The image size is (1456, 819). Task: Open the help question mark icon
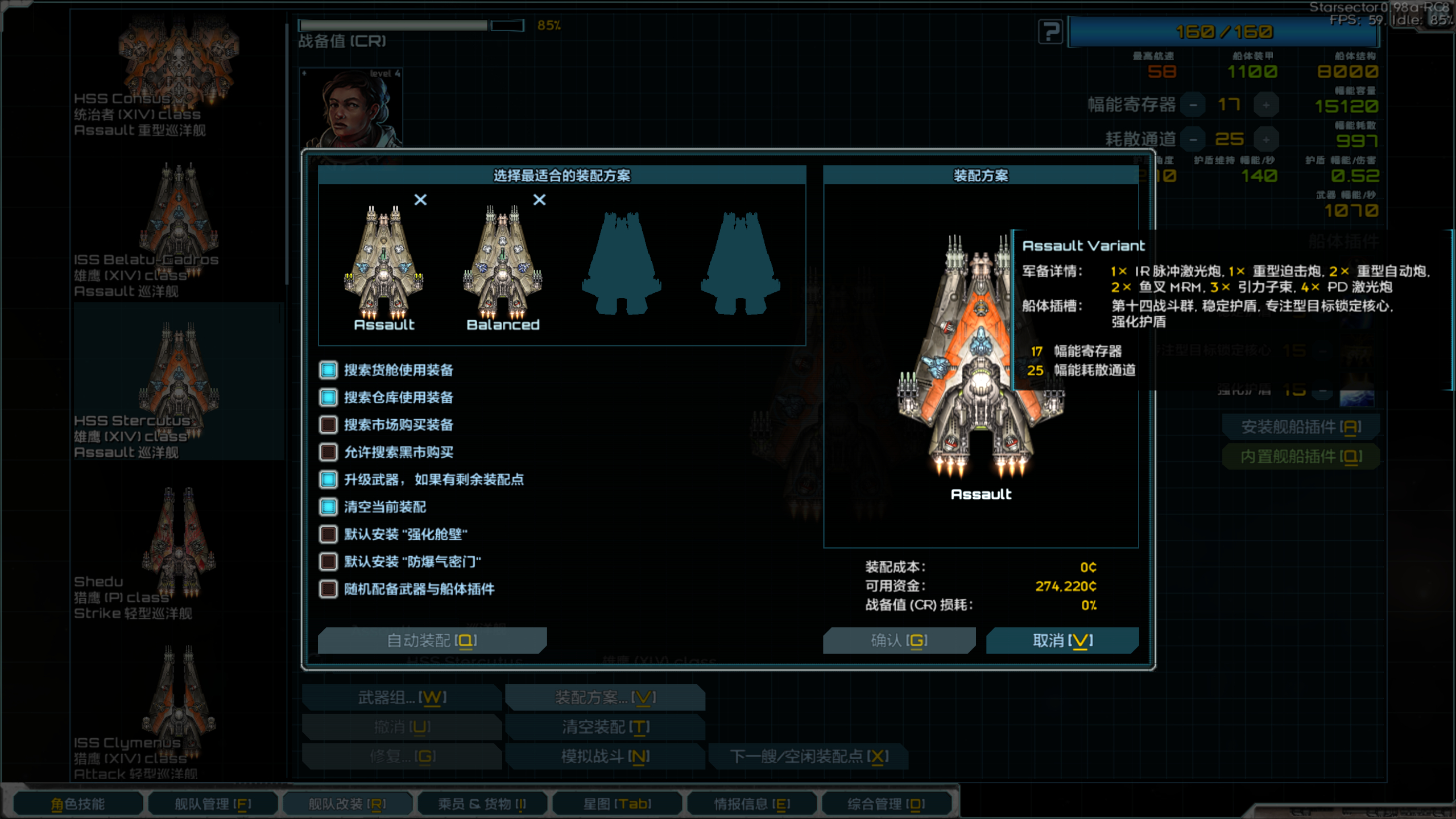tap(1049, 31)
